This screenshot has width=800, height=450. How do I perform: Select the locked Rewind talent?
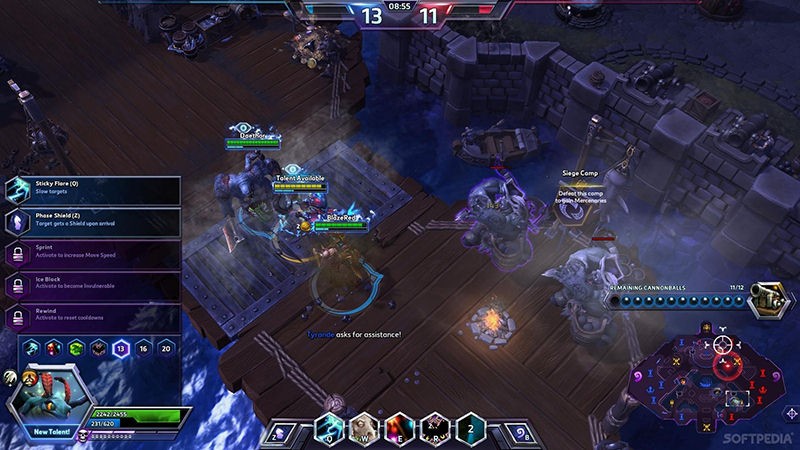coord(95,318)
